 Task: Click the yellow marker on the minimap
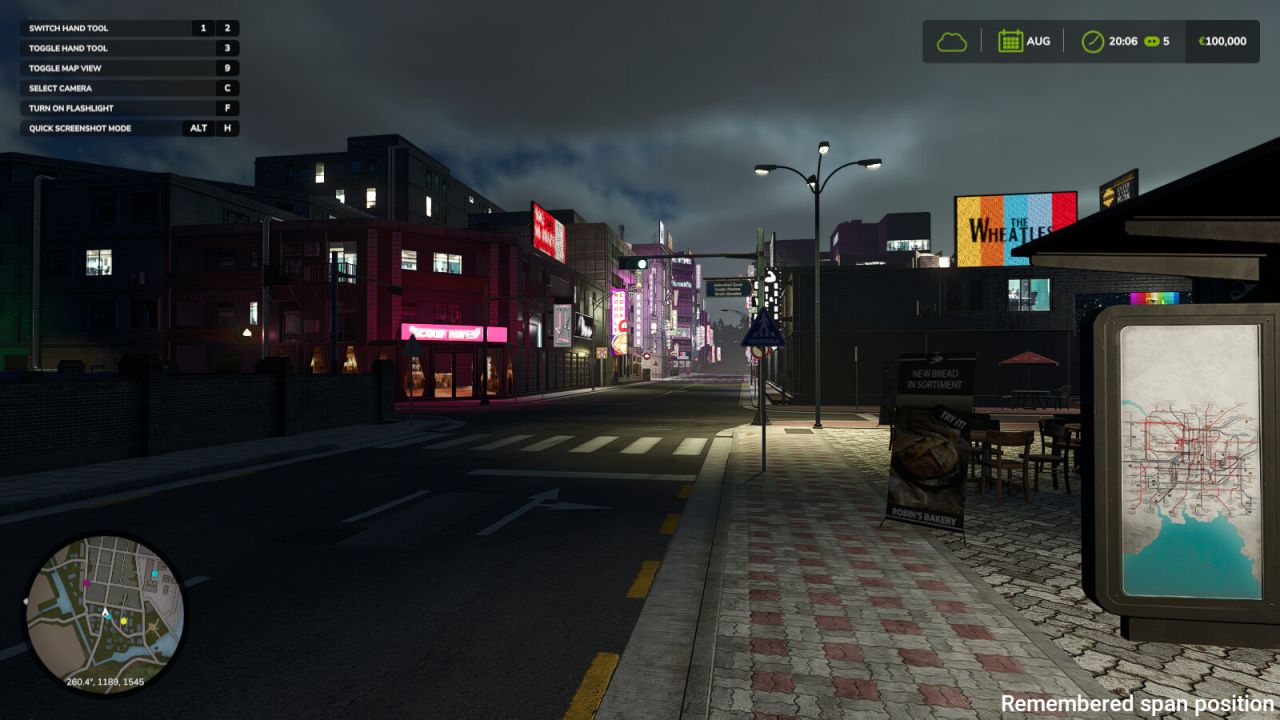tap(123, 621)
